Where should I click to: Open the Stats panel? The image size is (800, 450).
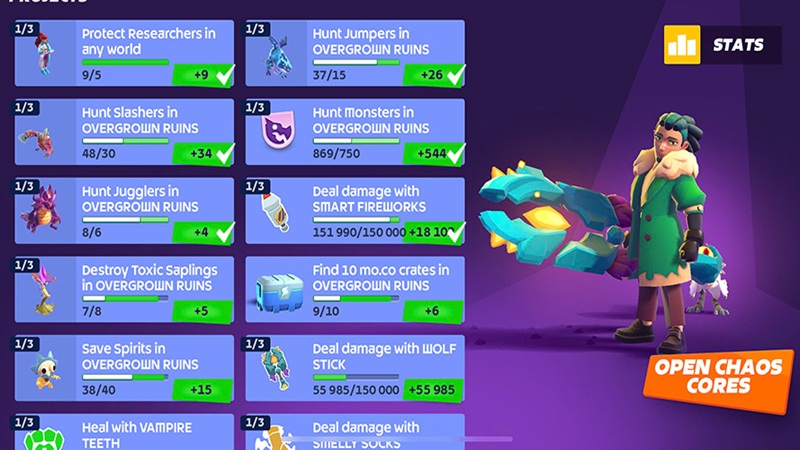pos(720,45)
